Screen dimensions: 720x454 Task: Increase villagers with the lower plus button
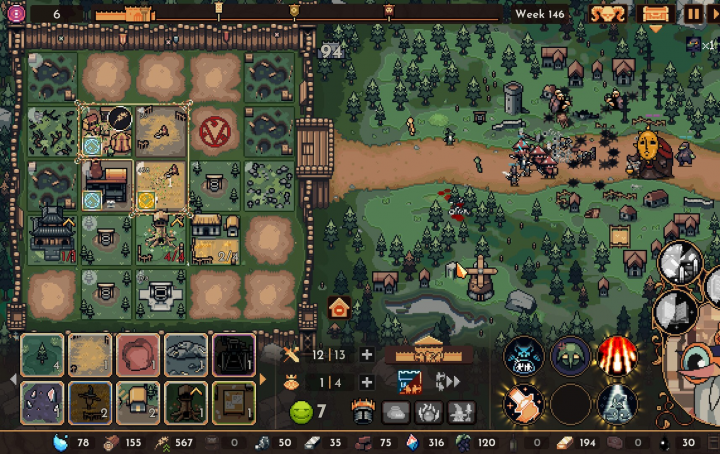pyautogui.click(x=367, y=382)
